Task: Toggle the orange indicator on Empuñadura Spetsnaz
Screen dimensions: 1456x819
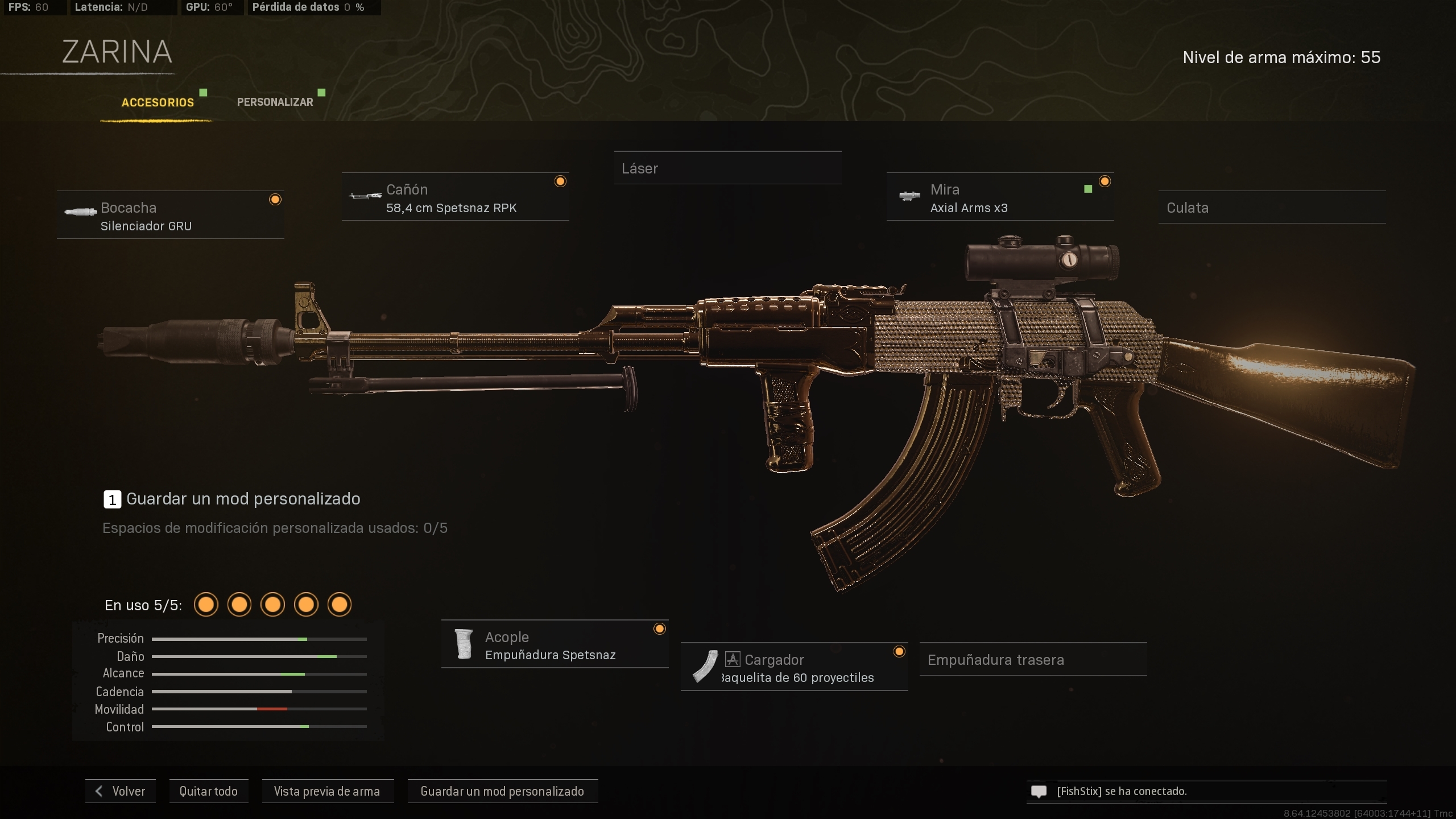Action: pyautogui.click(x=660, y=629)
